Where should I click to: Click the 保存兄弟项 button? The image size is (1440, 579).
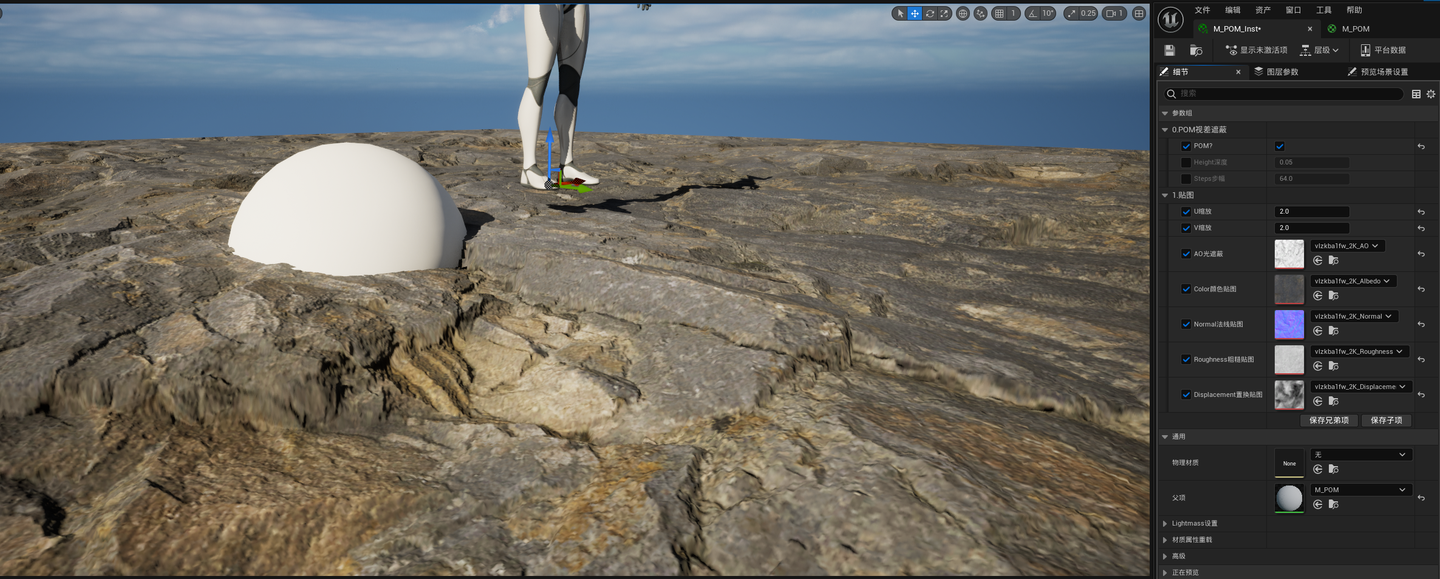click(1329, 421)
